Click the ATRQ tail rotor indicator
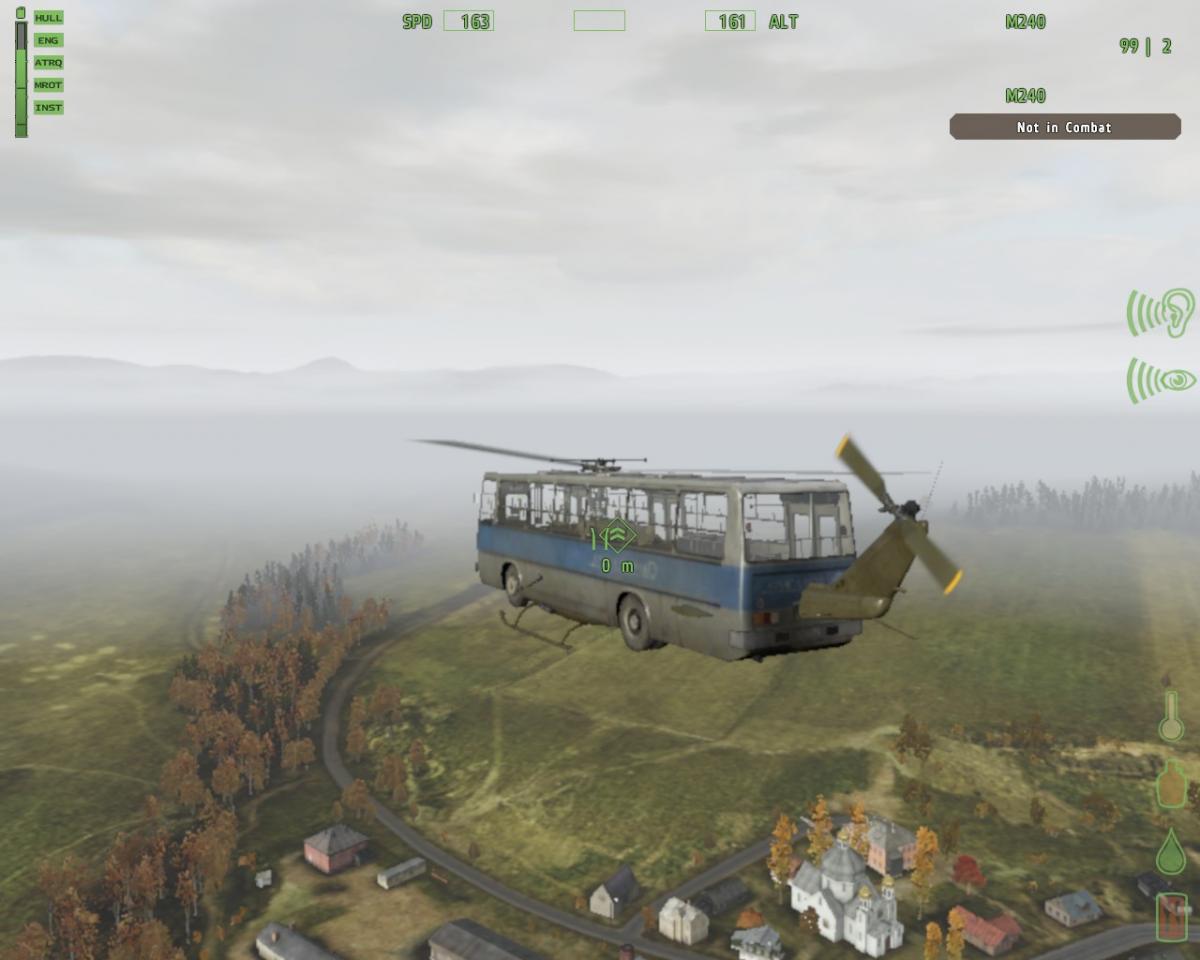 [x=48, y=62]
